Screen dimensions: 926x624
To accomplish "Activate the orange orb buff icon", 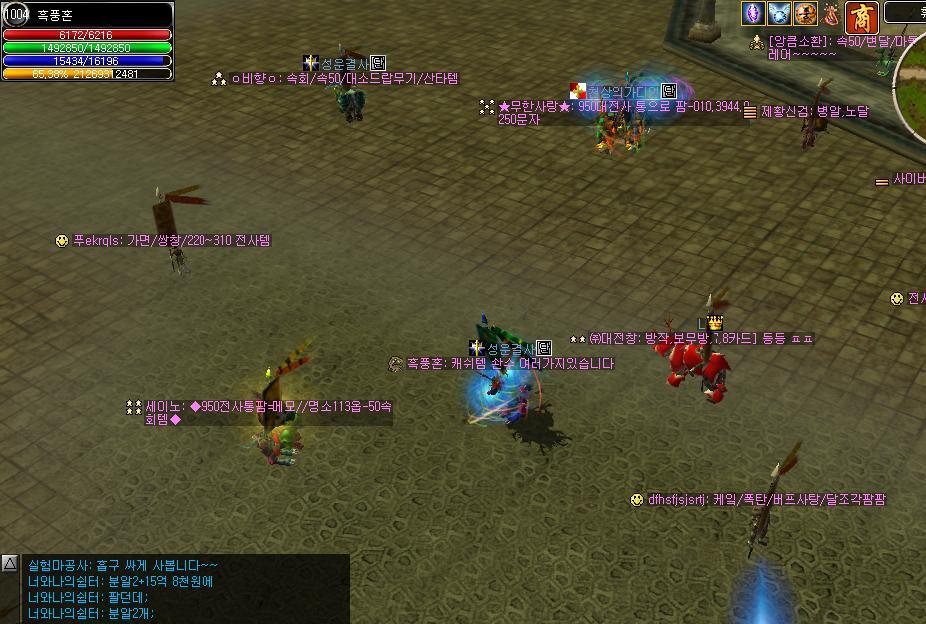I will pos(805,13).
